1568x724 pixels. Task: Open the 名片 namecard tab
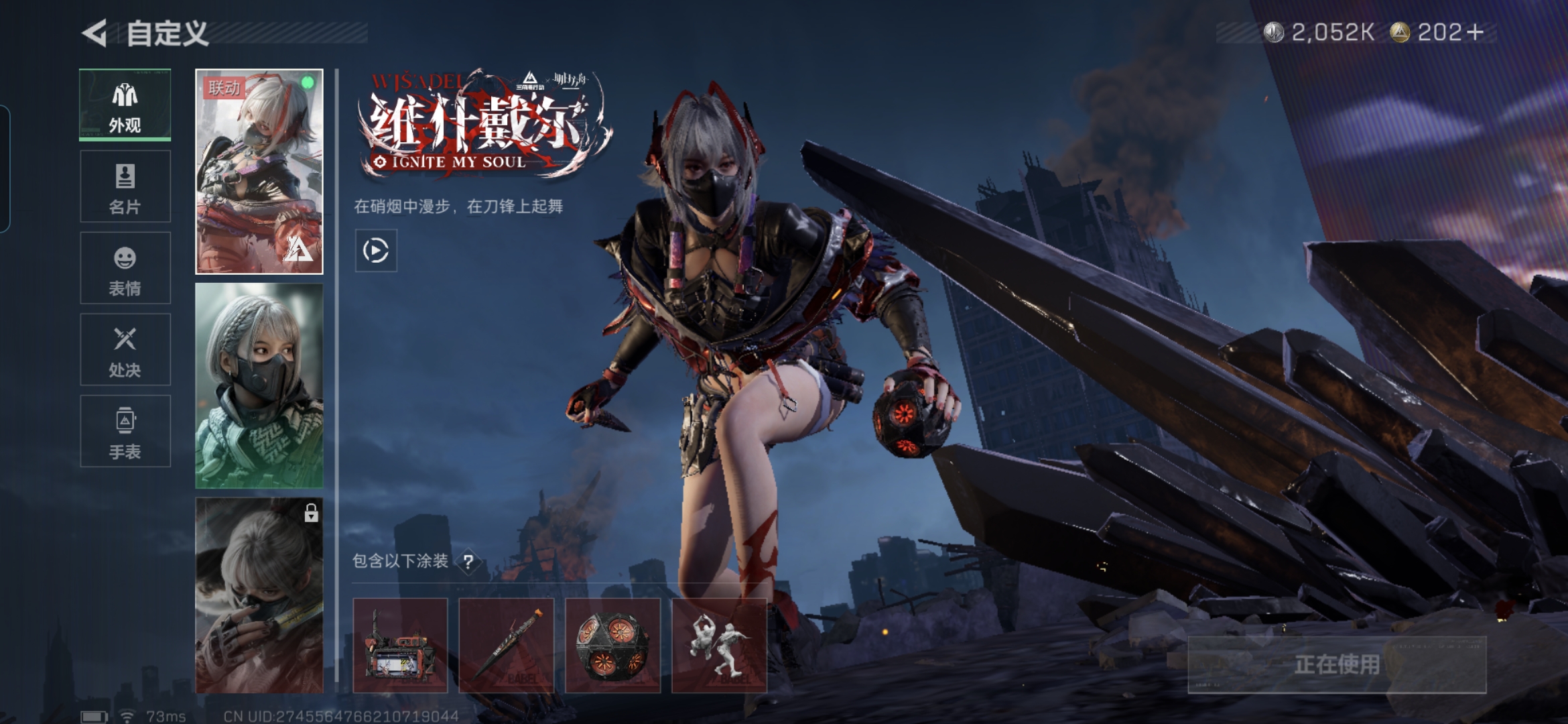[x=125, y=186]
